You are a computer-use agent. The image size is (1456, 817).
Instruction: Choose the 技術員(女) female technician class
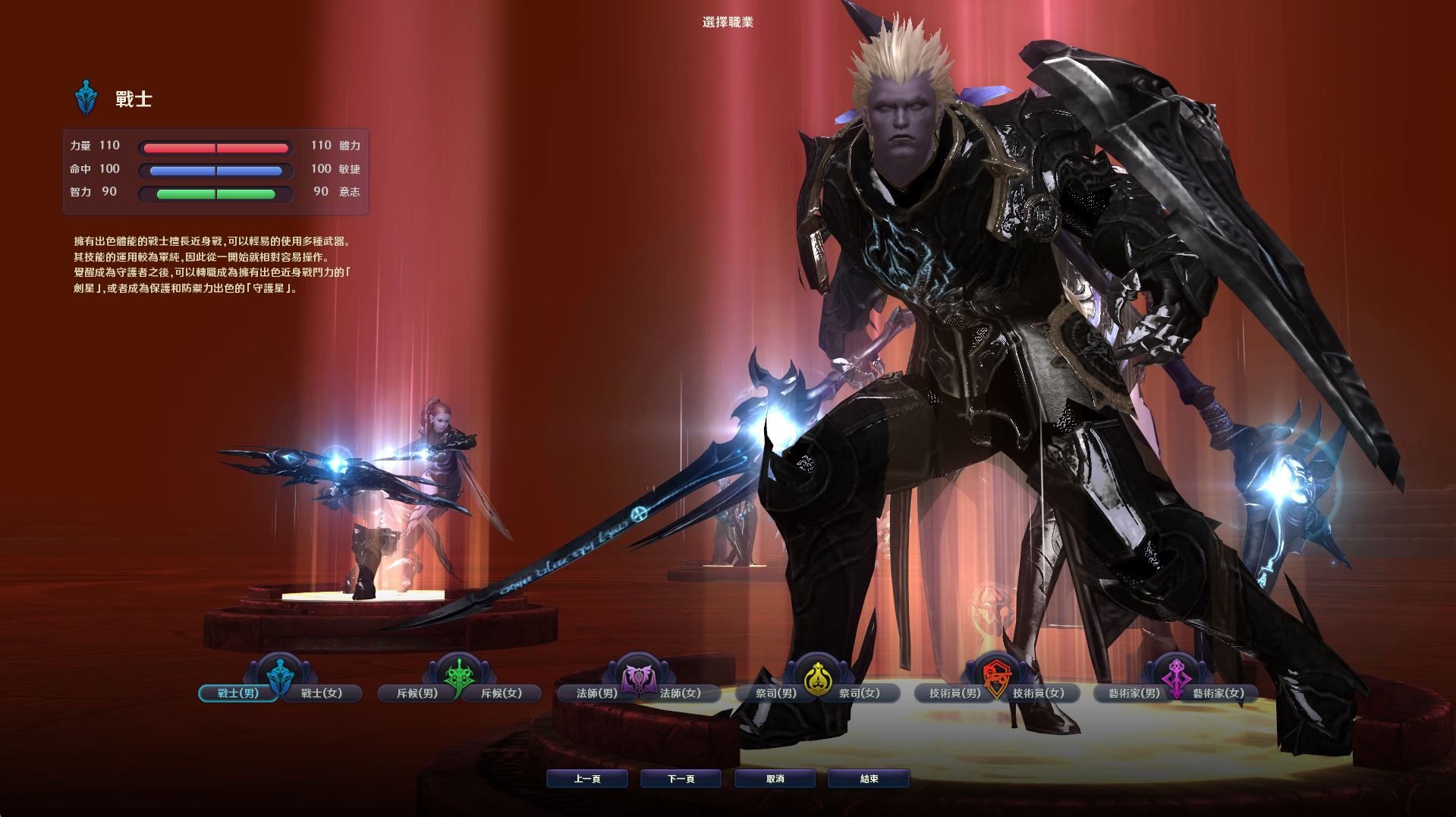1039,693
